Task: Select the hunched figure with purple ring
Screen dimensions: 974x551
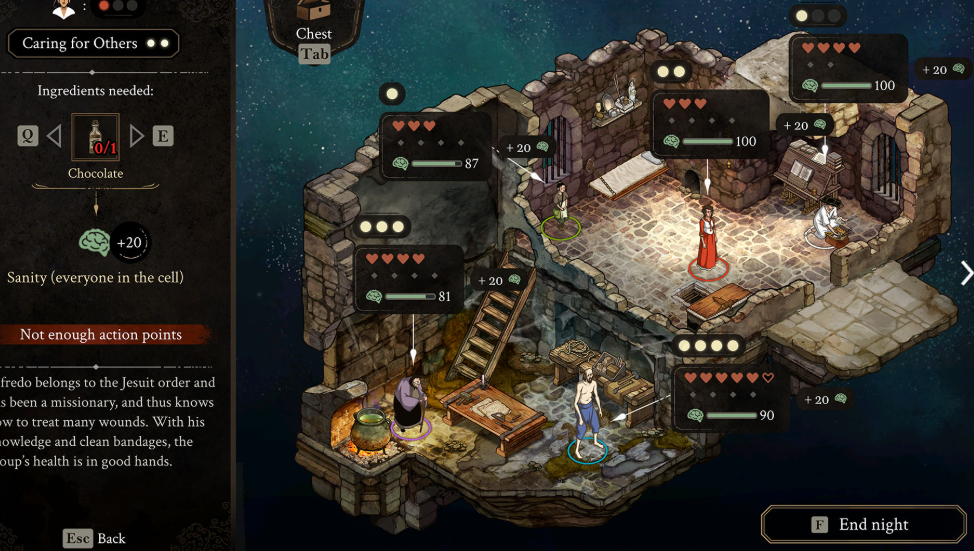Action: point(410,402)
